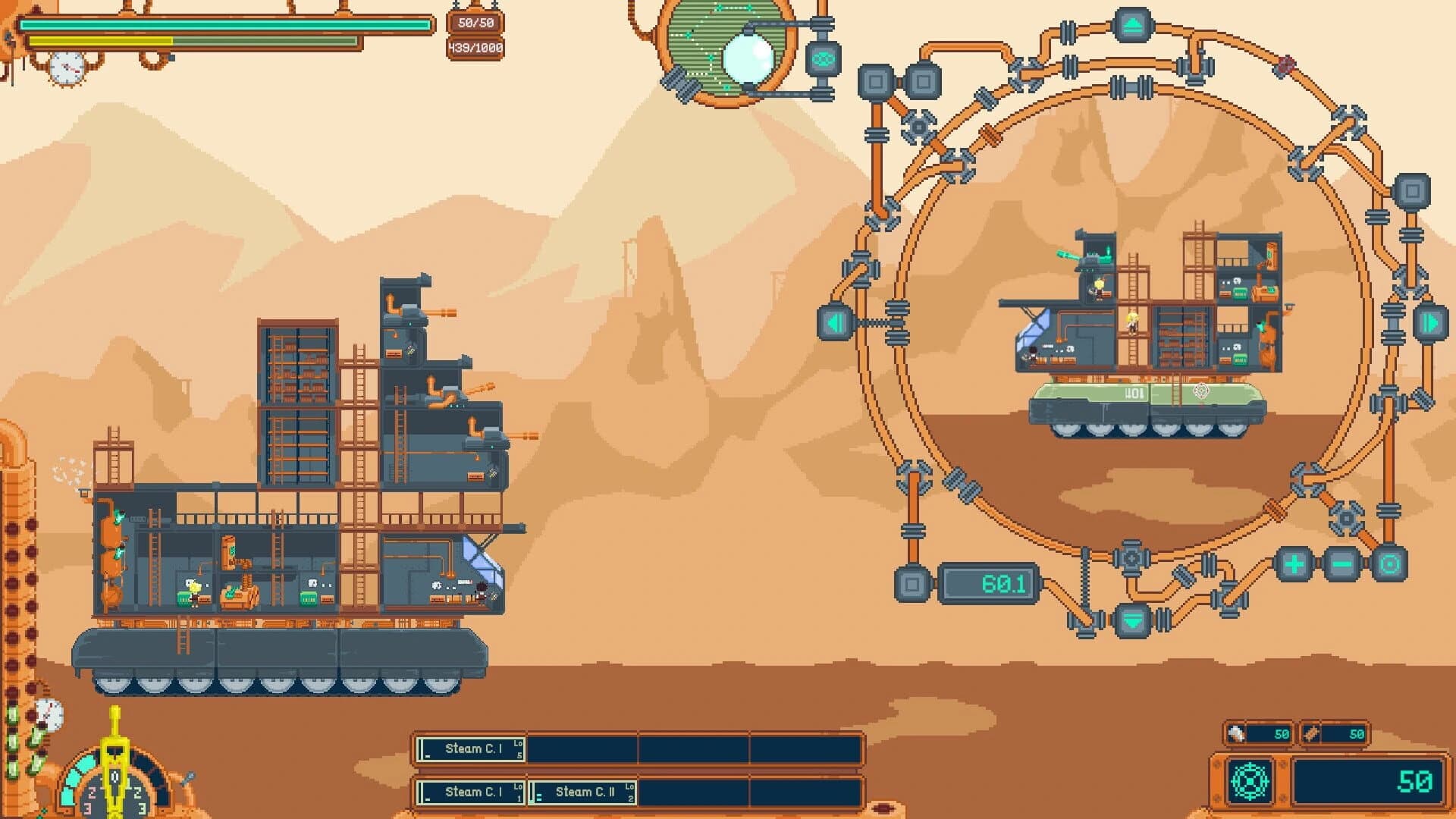Activate the crosshair targeting button
The height and width of the screenshot is (819, 1456).
pos(1250,781)
